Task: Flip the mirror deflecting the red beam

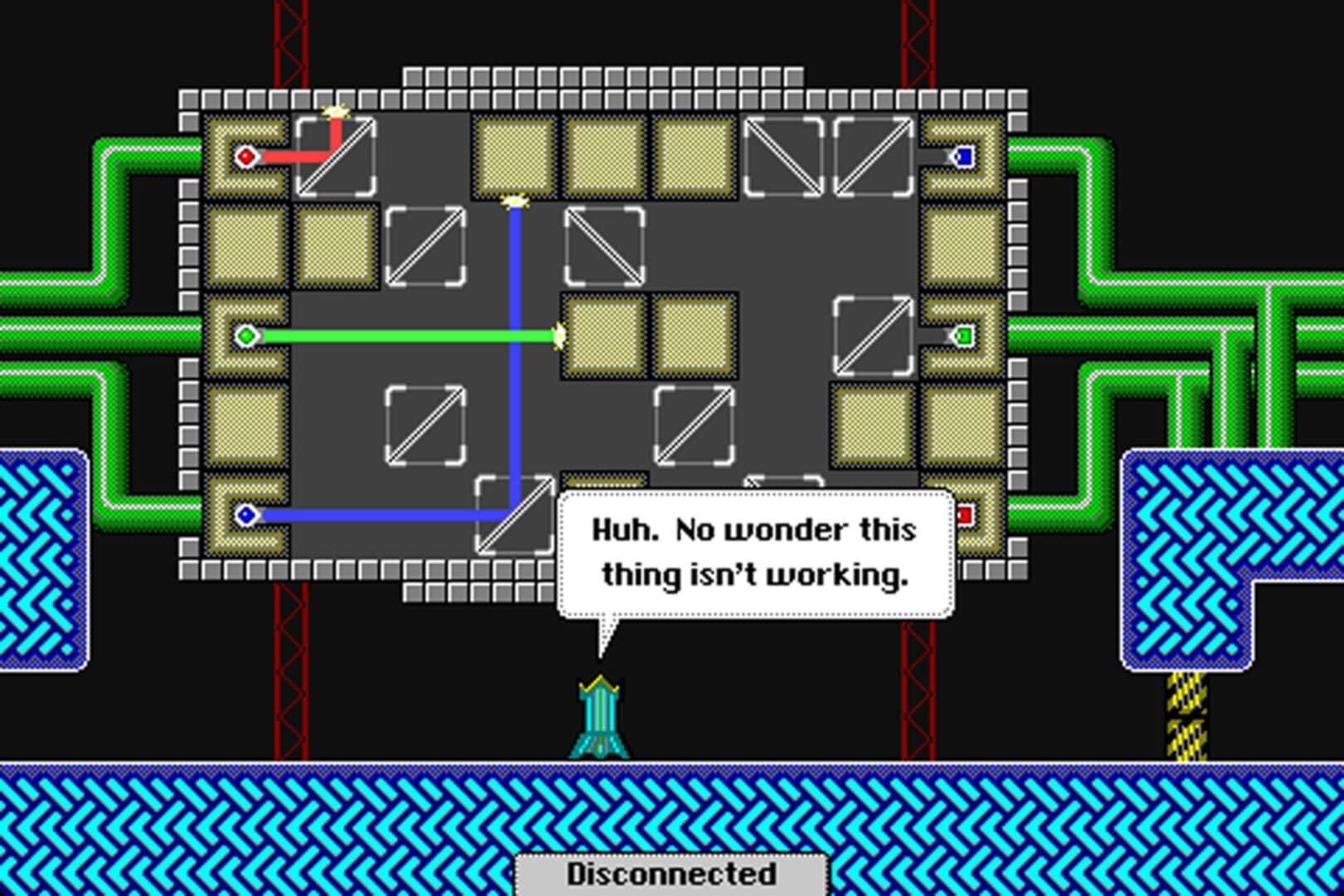Action: pos(335,157)
